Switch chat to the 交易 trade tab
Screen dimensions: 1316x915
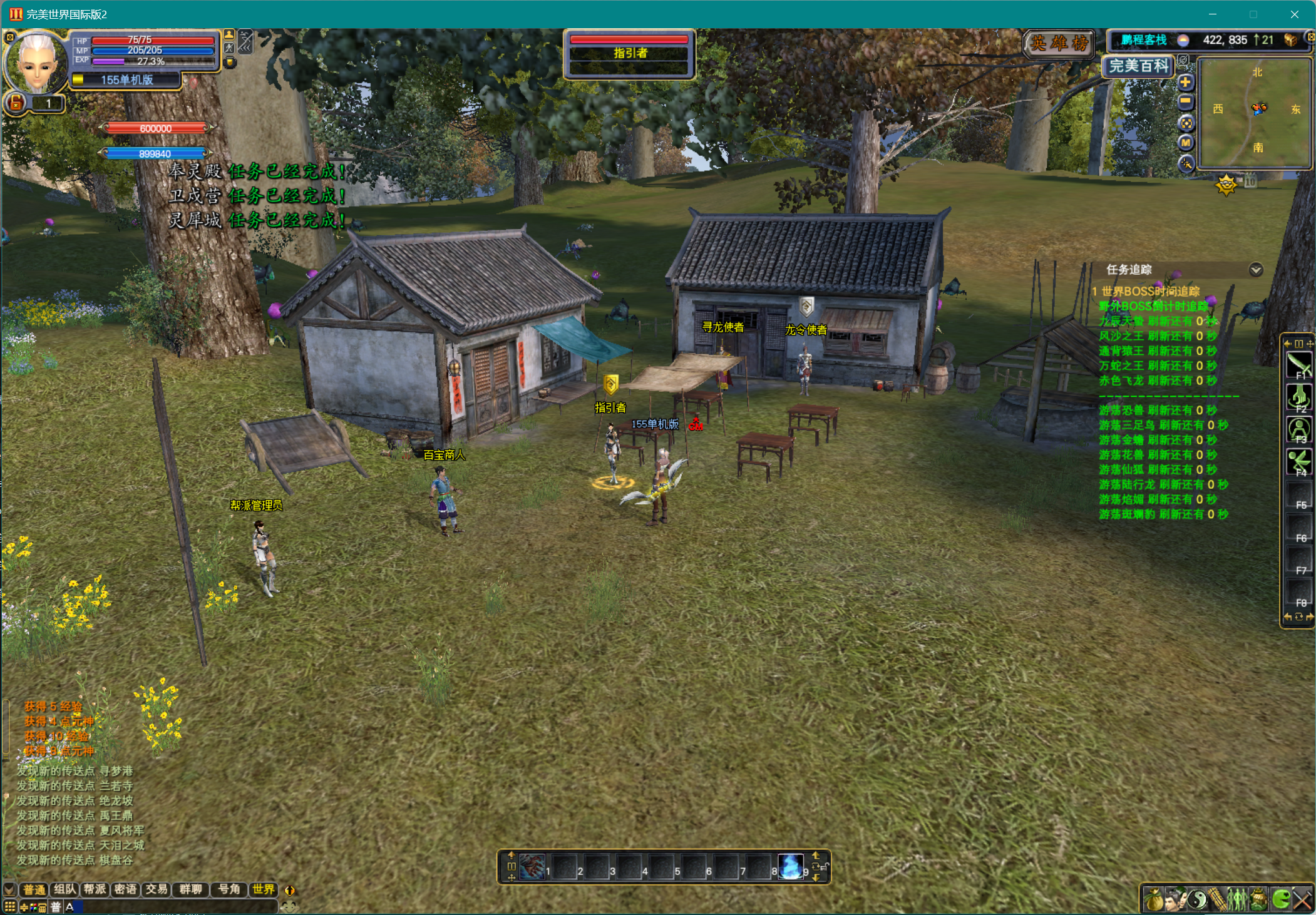click(157, 889)
